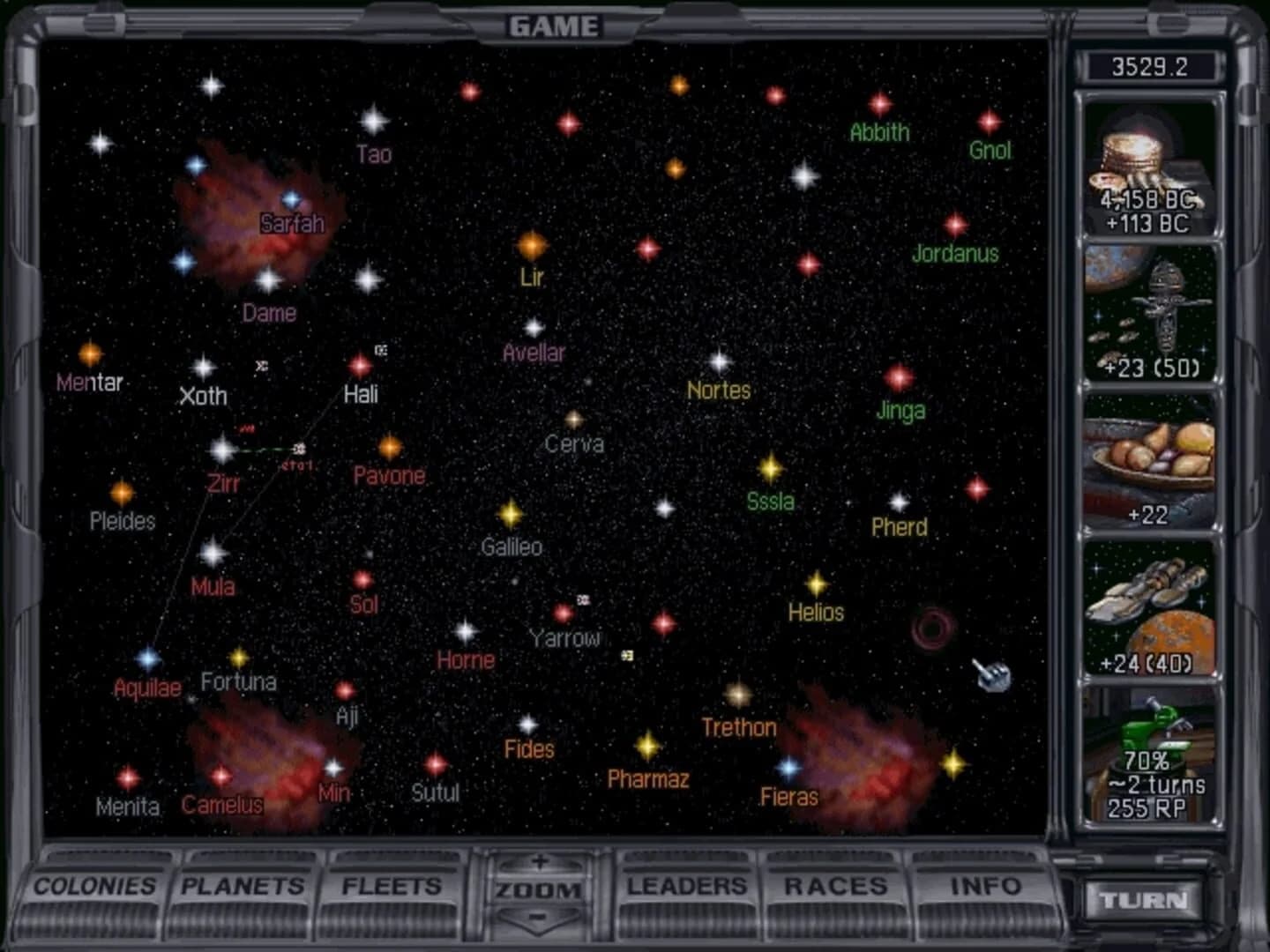Open the GAME menu at the top
The image size is (1270, 952).
tap(554, 26)
